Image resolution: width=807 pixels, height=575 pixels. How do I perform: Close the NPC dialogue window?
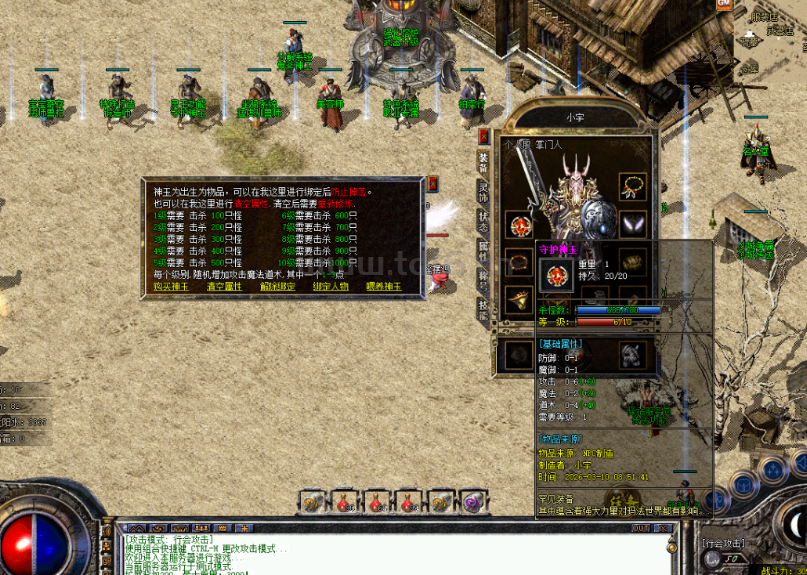coord(432,184)
